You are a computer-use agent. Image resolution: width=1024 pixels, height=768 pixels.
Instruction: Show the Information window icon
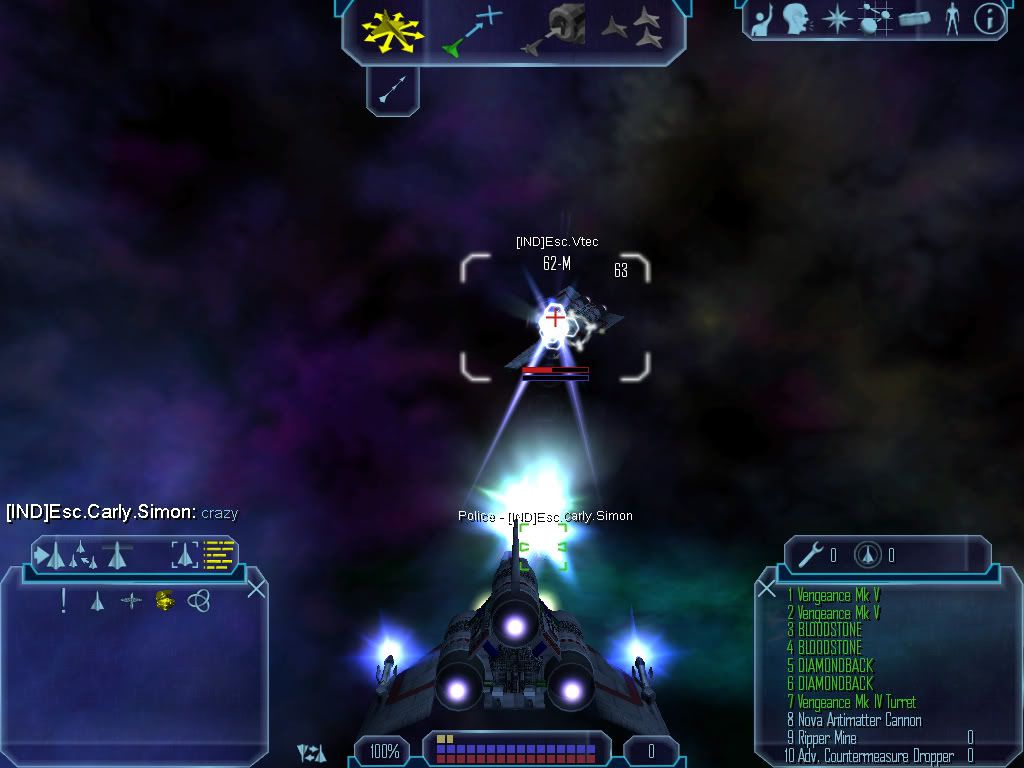tap(989, 18)
